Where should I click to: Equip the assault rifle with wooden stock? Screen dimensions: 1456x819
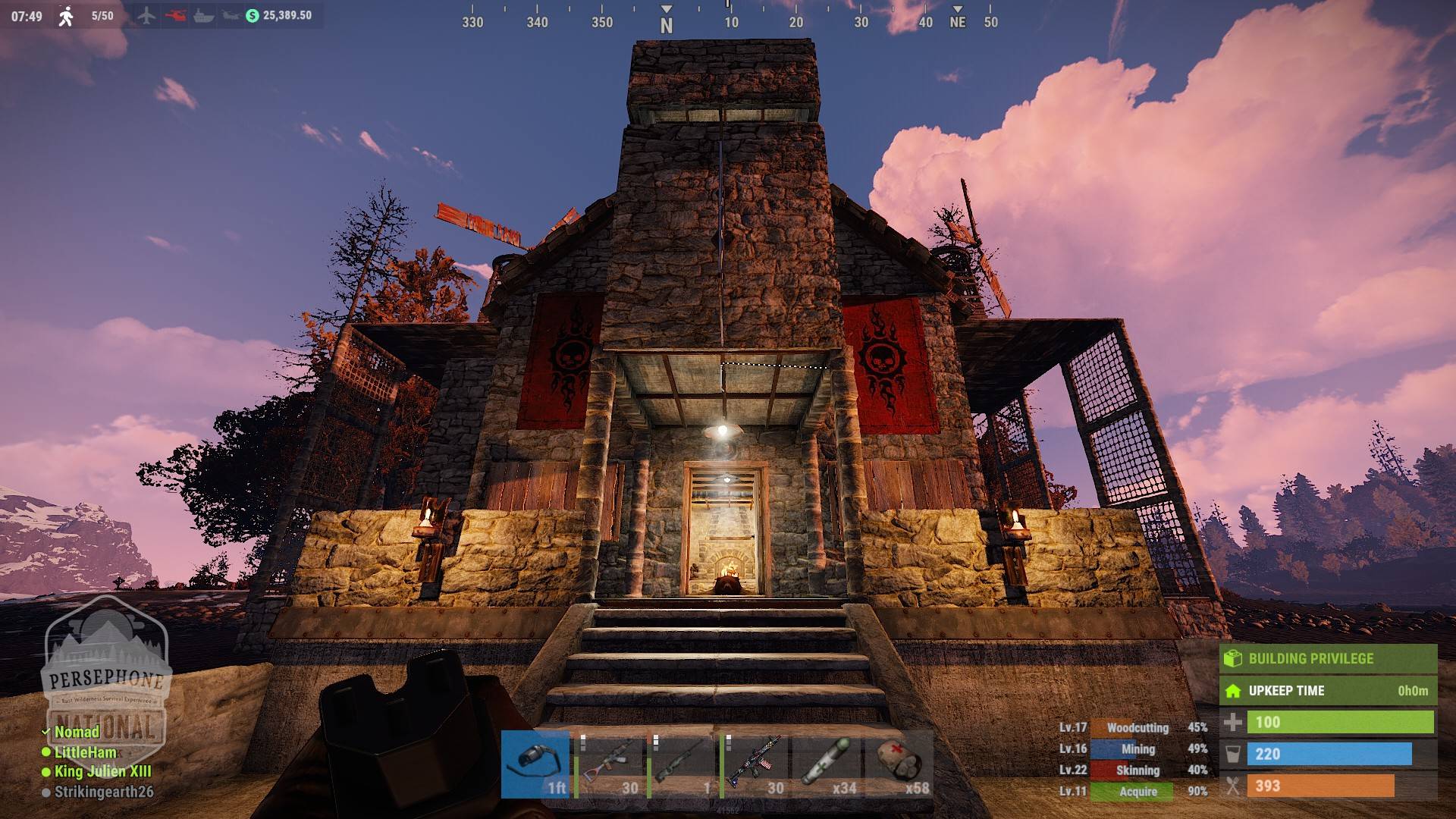[x=608, y=764]
